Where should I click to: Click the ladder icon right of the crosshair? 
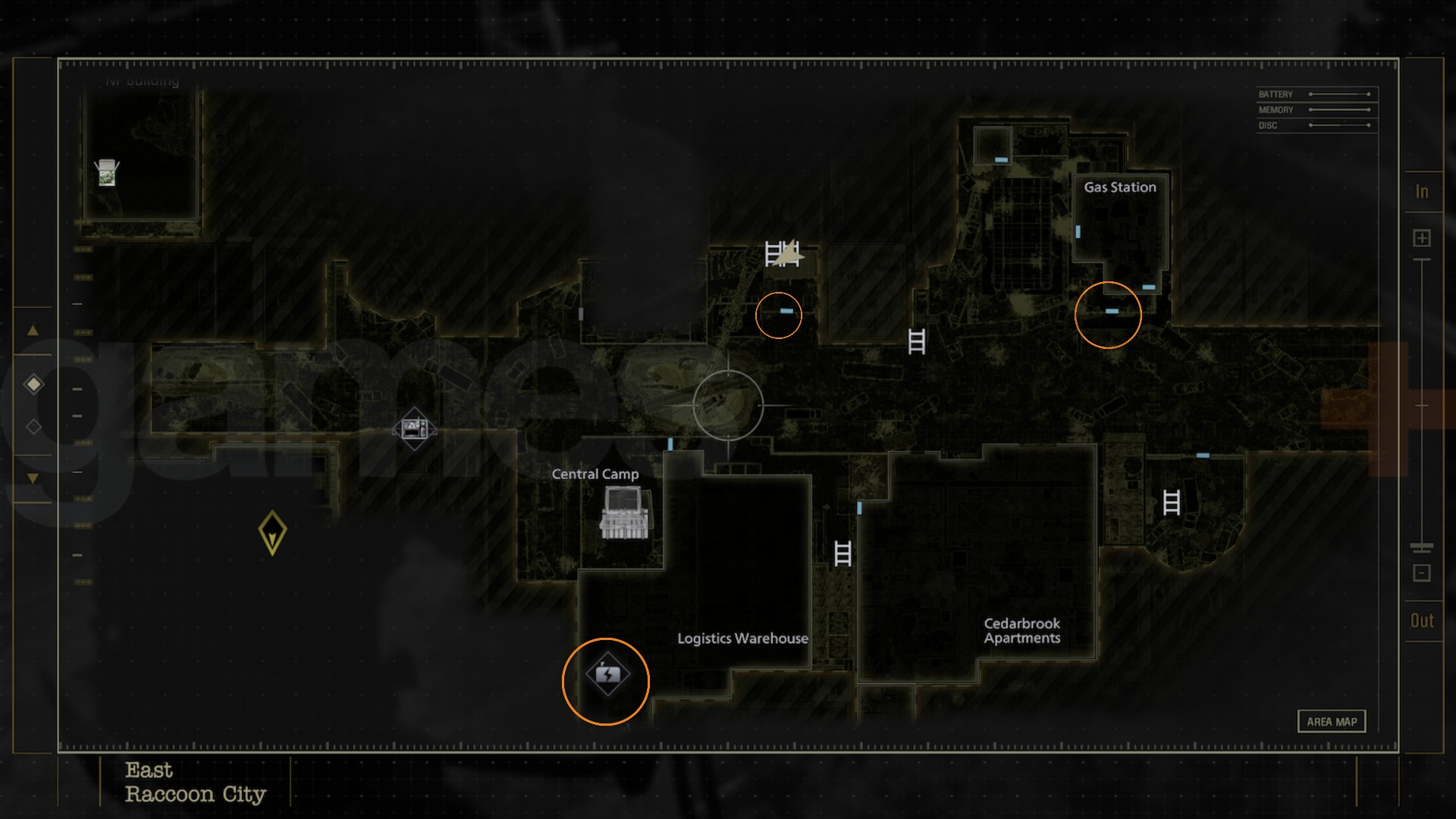tap(915, 341)
